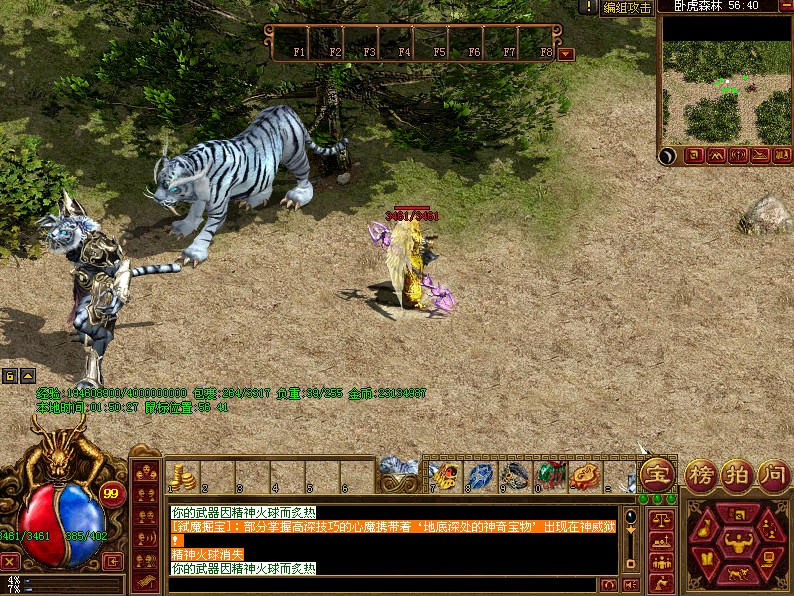This screenshot has width=794, height=596.
Task: Open the character panel with the muscular figure icon
Action: click(738, 542)
